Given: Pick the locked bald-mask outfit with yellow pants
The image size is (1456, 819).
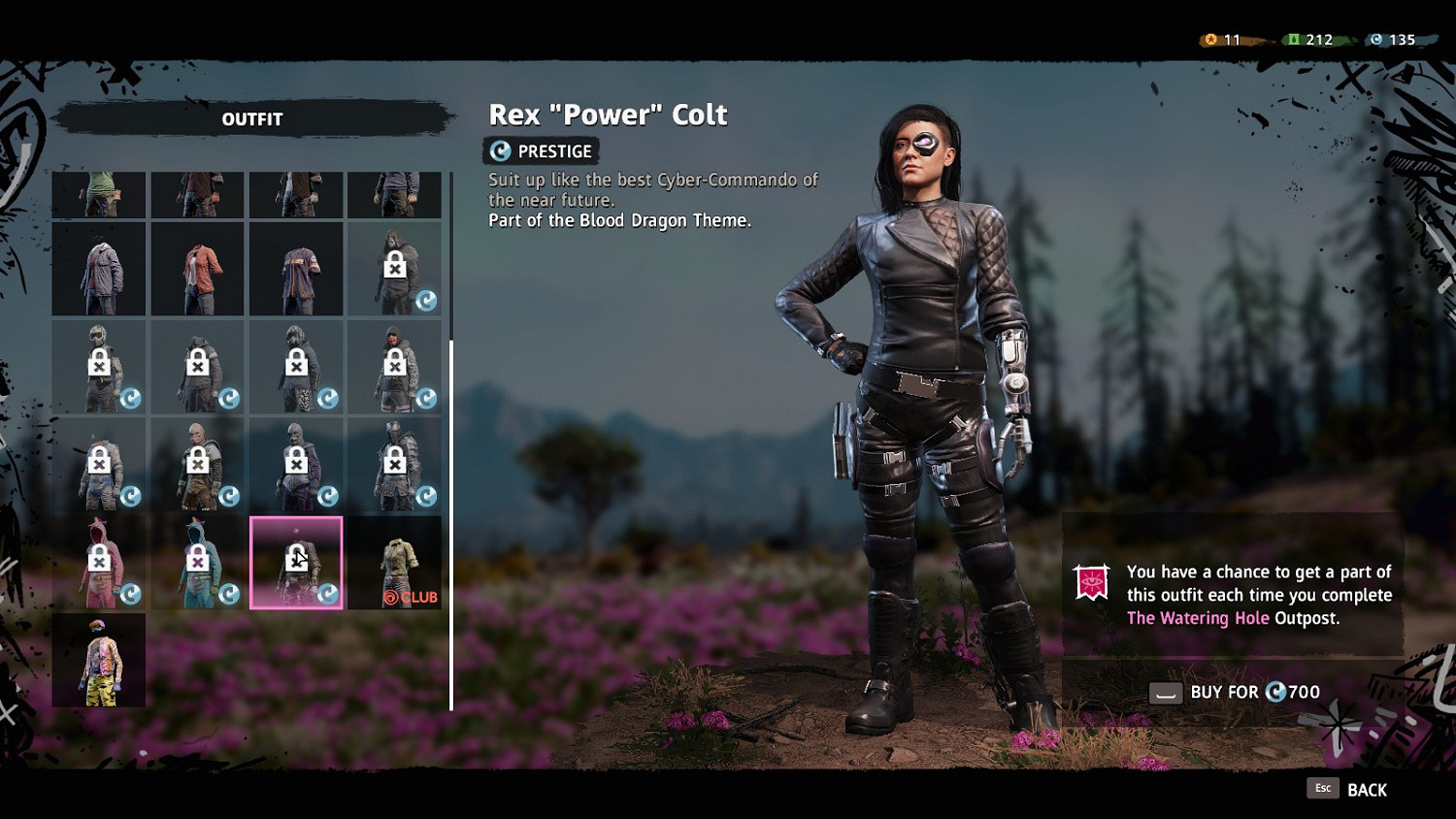Looking at the screenshot, I should point(198,465).
